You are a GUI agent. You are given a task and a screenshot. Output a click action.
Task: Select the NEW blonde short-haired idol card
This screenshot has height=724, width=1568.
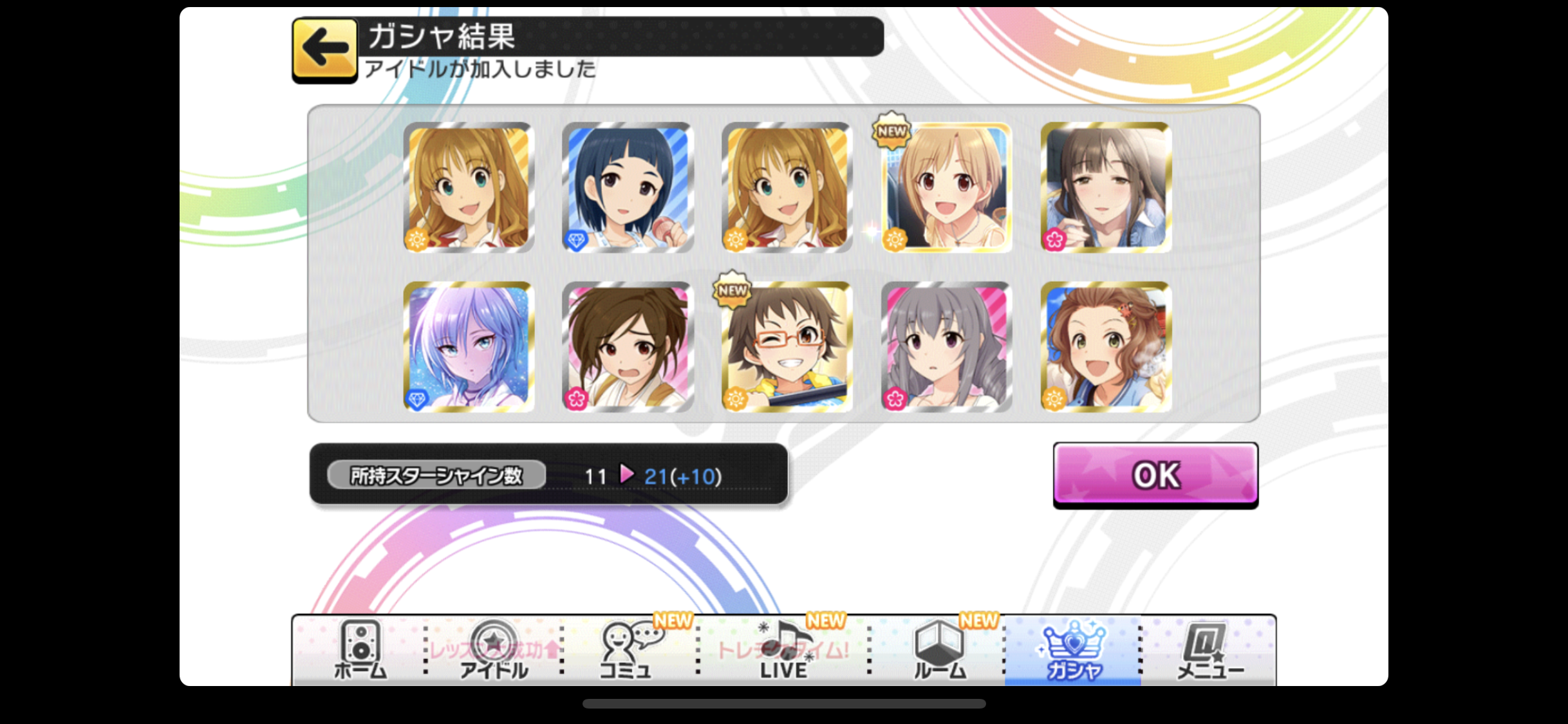[x=946, y=187]
